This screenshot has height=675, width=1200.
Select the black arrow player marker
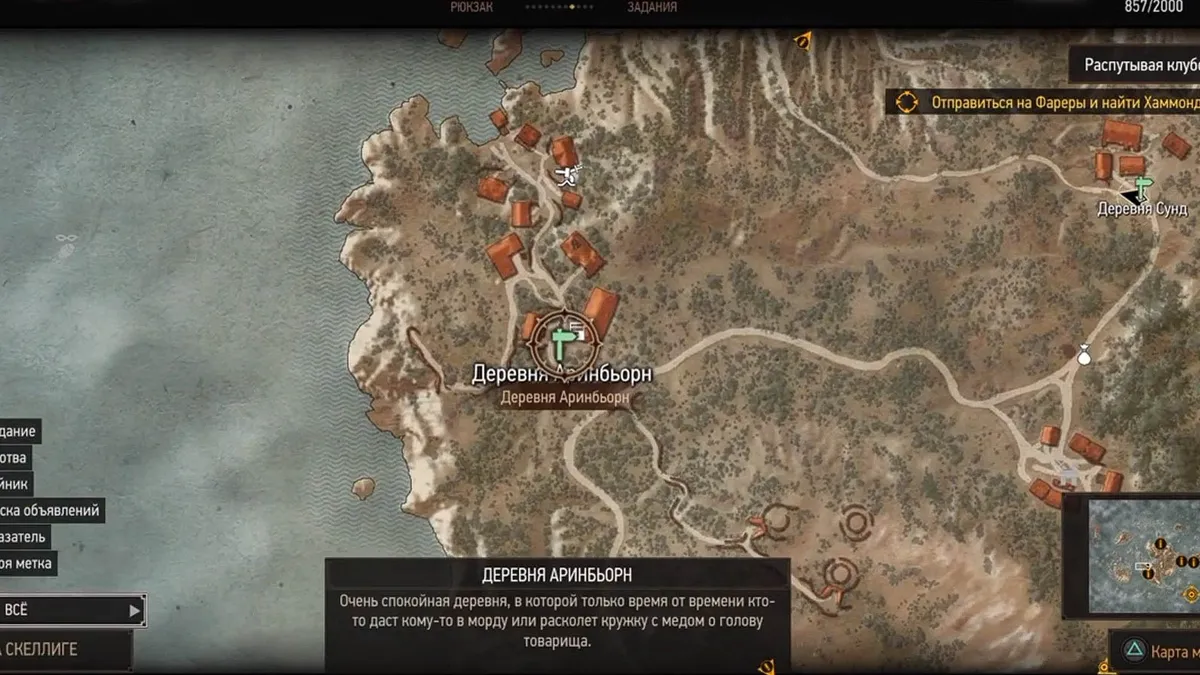tap(1131, 196)
